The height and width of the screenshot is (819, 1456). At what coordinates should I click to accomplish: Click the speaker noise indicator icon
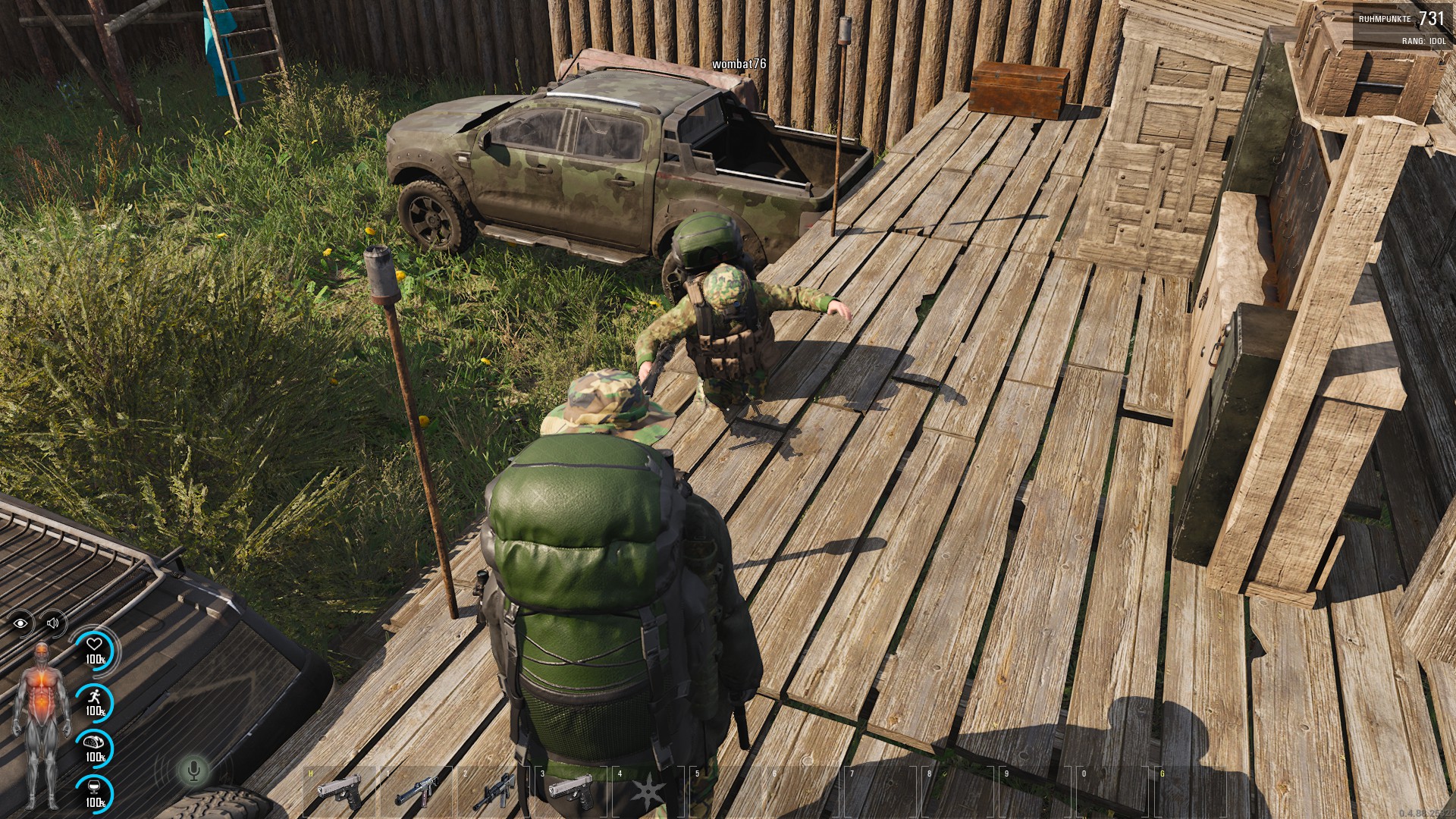point(52,623)
